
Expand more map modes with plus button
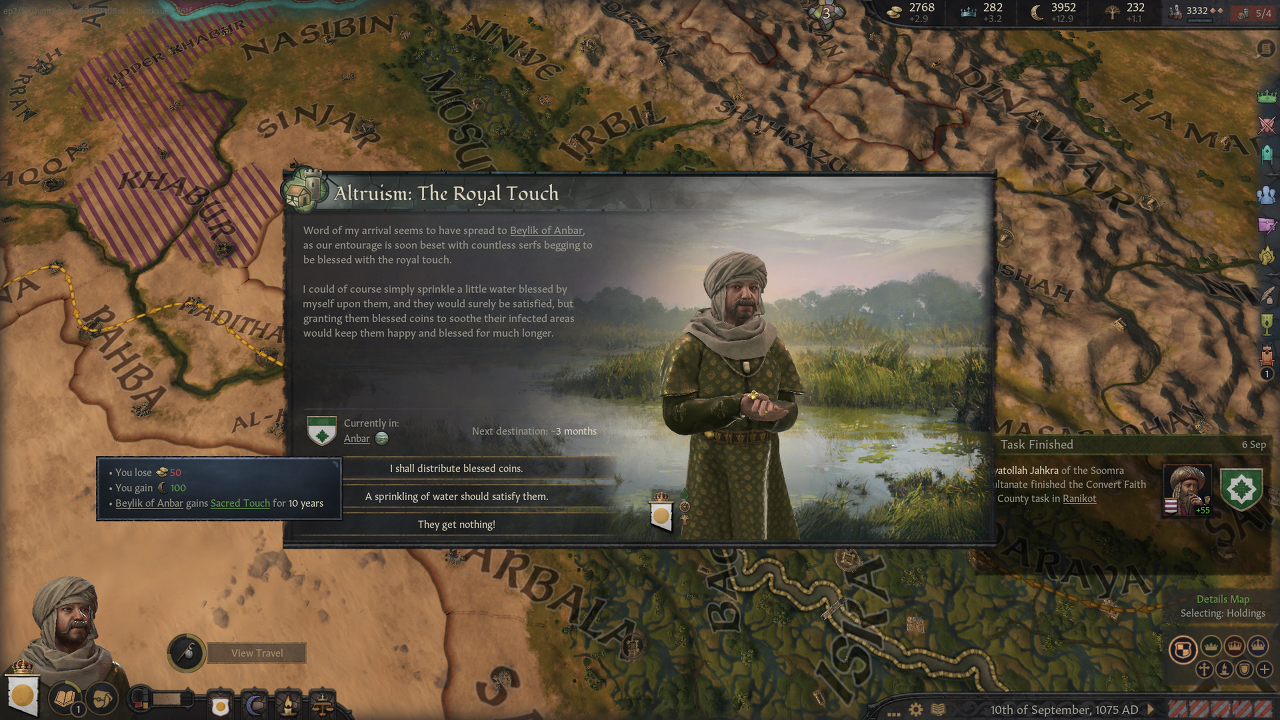pos(1266,669)
